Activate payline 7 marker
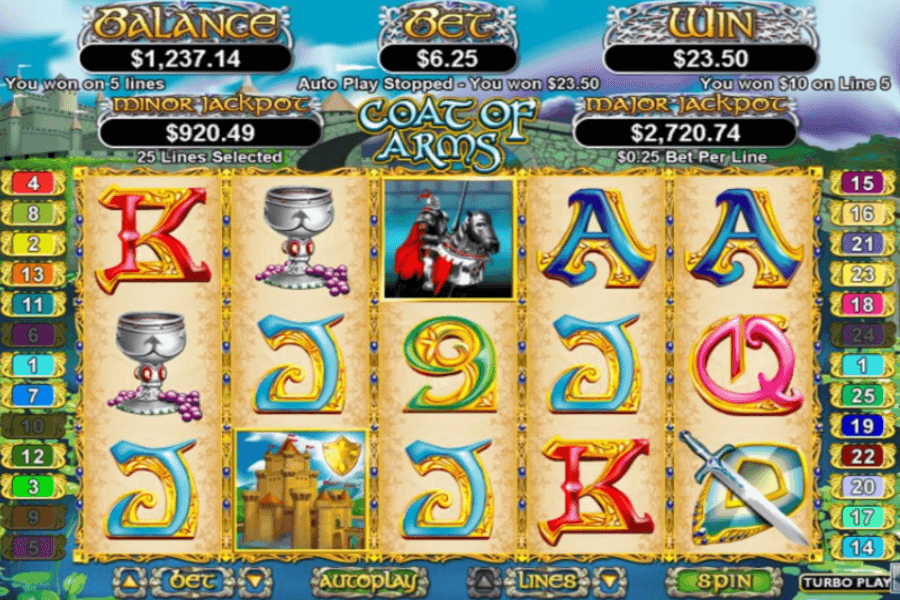 pyautogui.click(x=33, y=396)
